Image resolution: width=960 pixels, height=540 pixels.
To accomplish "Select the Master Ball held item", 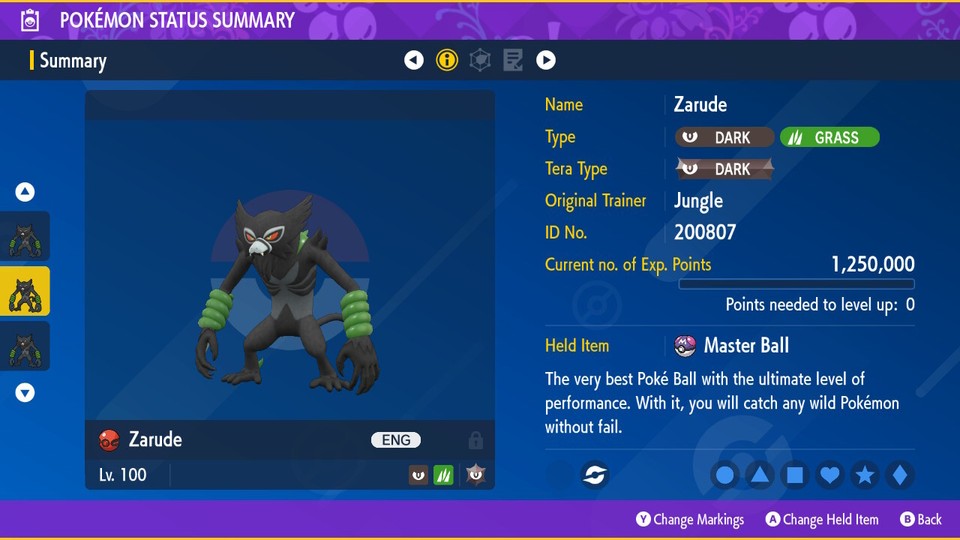I will point(745,346).
